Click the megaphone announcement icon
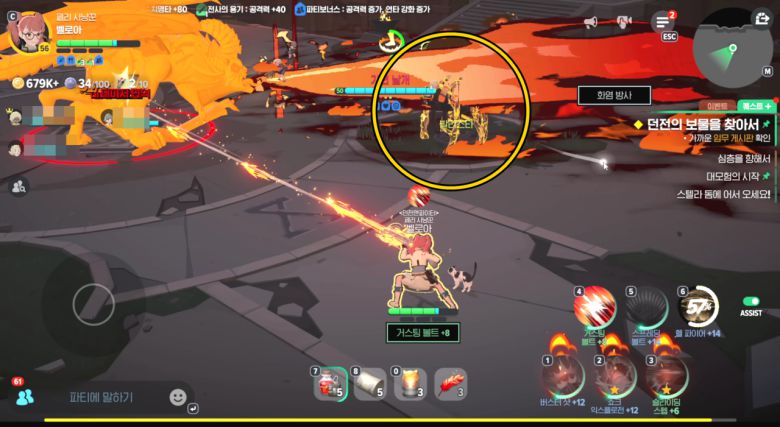This screenshot has height=427, width=780. [590, 22]
